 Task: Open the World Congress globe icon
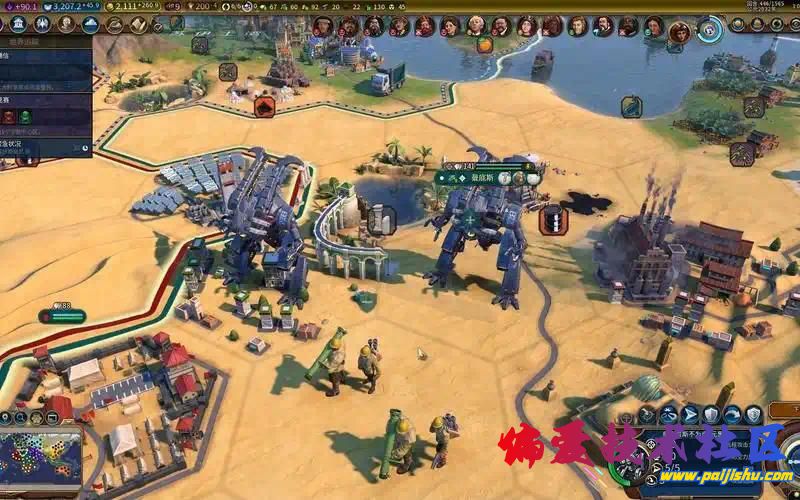pyautogui.click(x=711, y=28)
